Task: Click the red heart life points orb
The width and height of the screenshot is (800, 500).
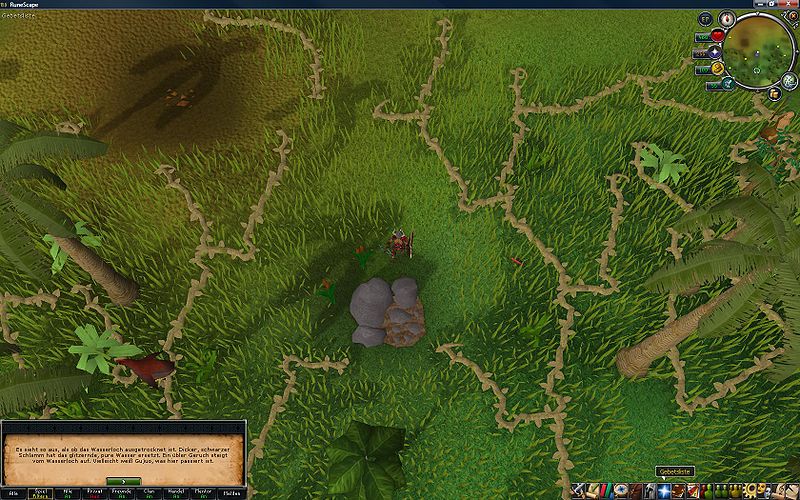Action: click(717, 36)
